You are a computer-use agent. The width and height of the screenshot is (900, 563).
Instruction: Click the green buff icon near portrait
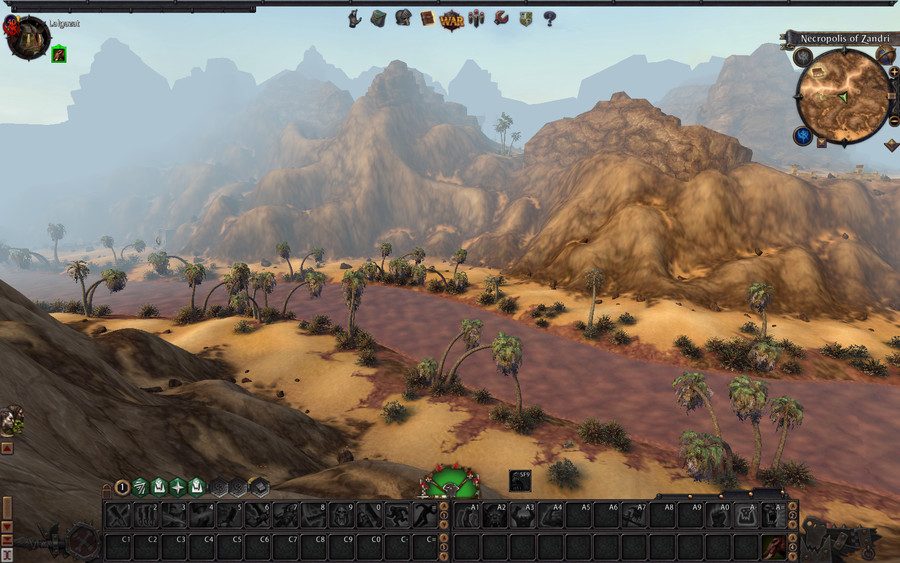pyautogui.click(x=59, y=54)
